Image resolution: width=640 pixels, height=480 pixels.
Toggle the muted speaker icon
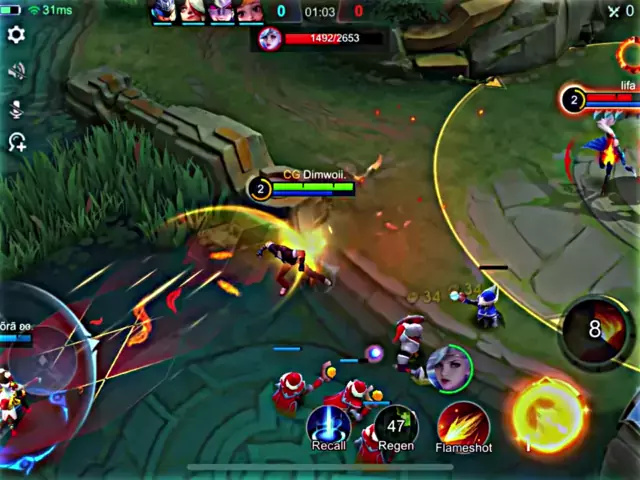tap(16, 71)
